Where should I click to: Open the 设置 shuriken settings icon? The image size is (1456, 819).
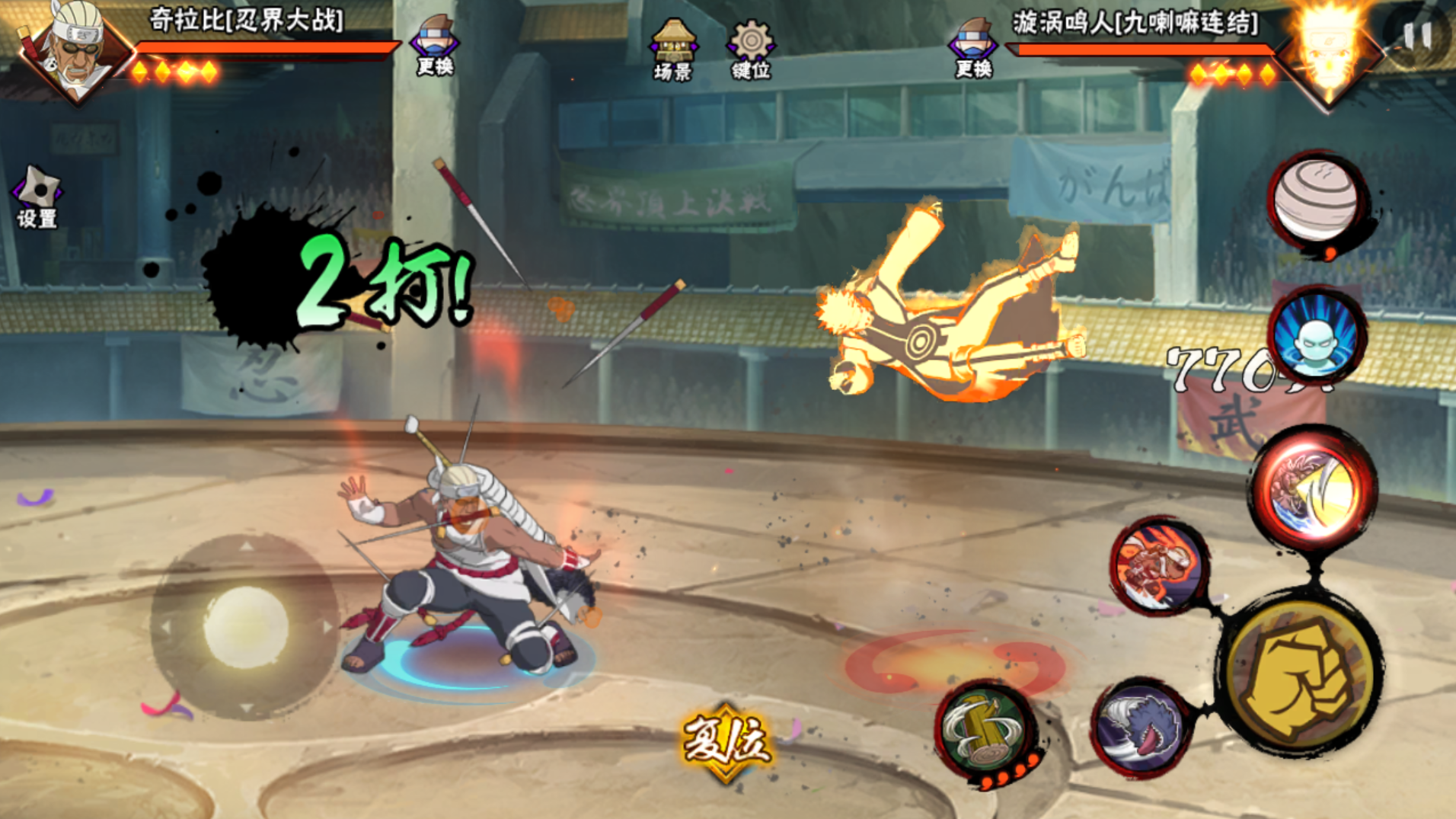pos(37,196)
